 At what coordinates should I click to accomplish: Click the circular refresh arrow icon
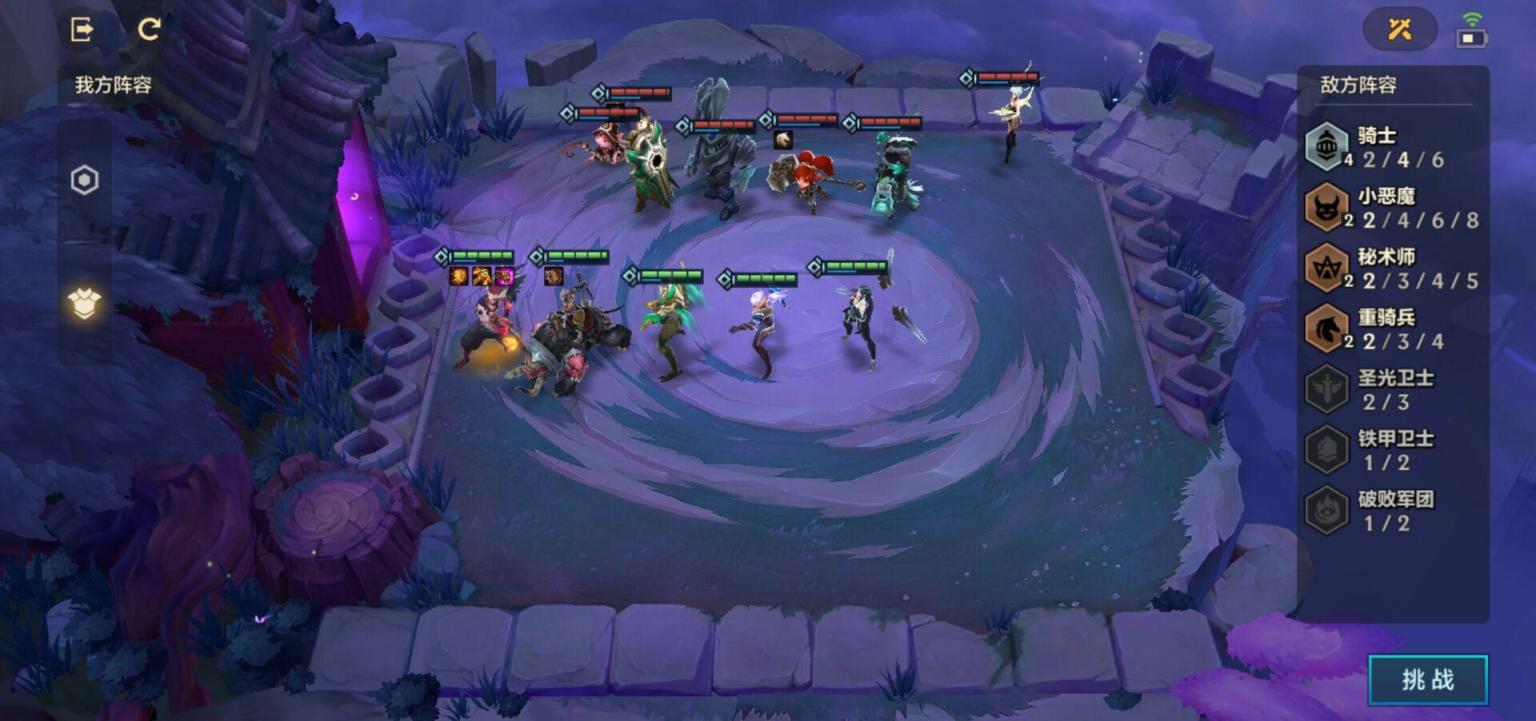[149, 29]
